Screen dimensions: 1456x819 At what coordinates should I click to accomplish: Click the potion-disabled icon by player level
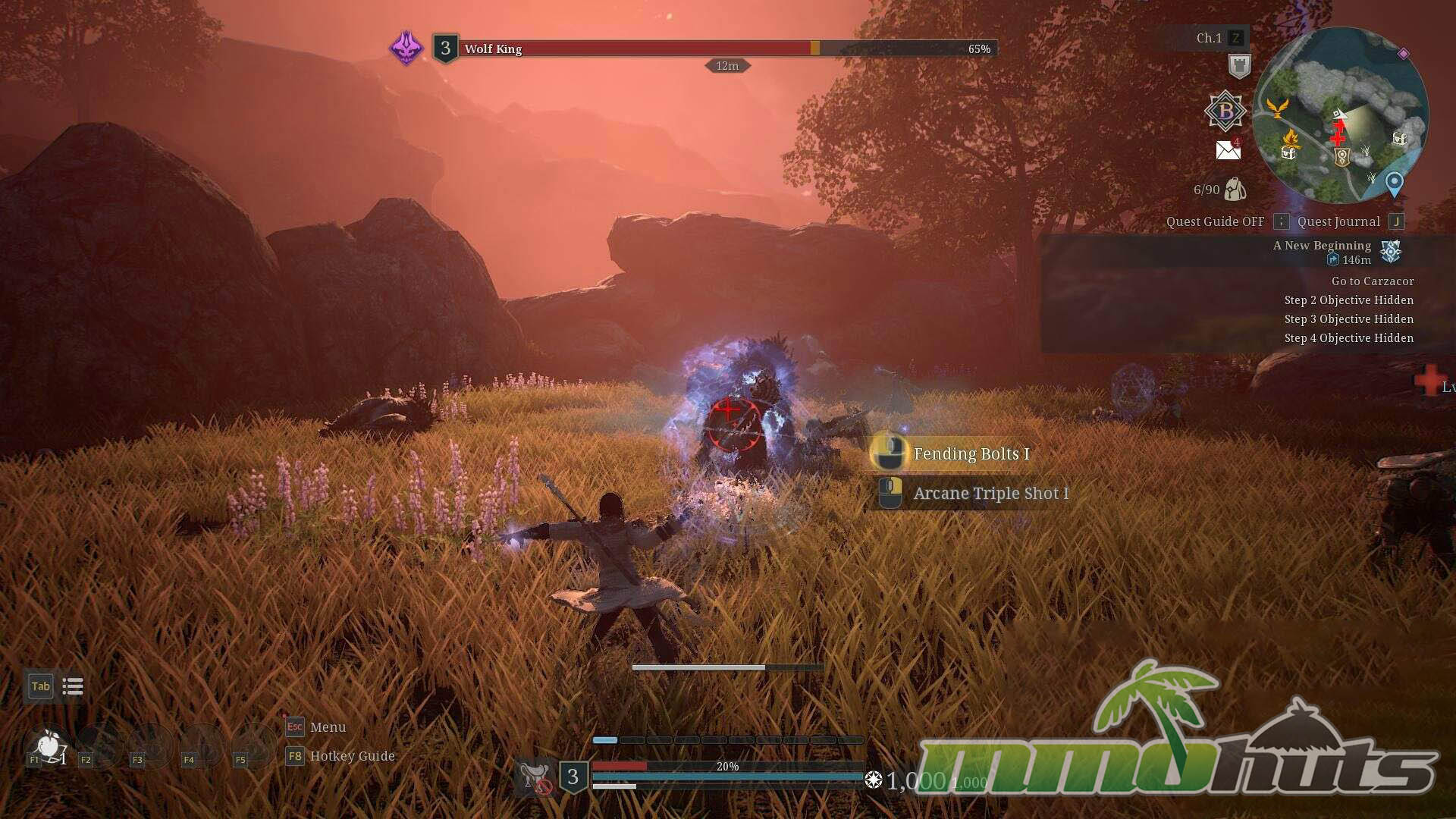click(535, 778)
